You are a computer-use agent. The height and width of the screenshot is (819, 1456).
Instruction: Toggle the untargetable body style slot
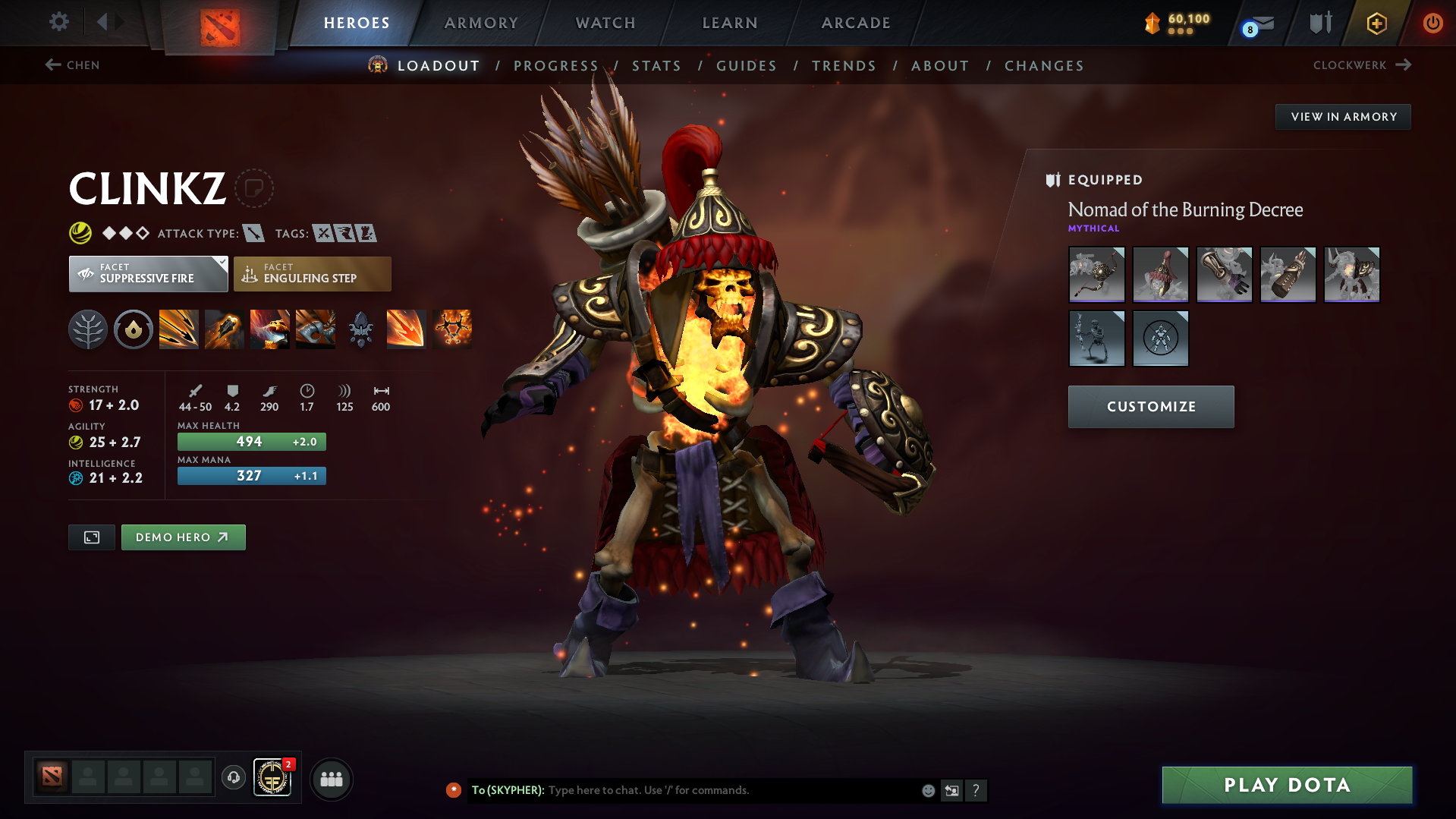click(1160, 338)
